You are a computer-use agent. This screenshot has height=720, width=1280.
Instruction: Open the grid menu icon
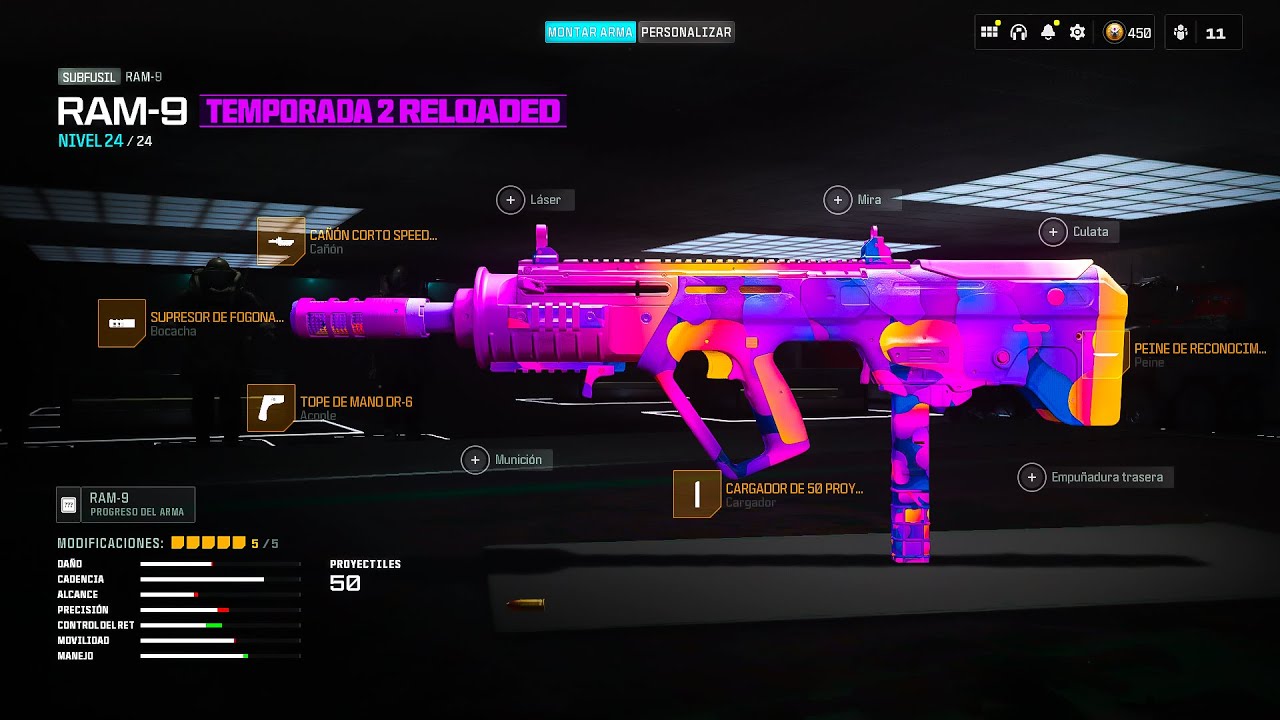coord(989,32)
